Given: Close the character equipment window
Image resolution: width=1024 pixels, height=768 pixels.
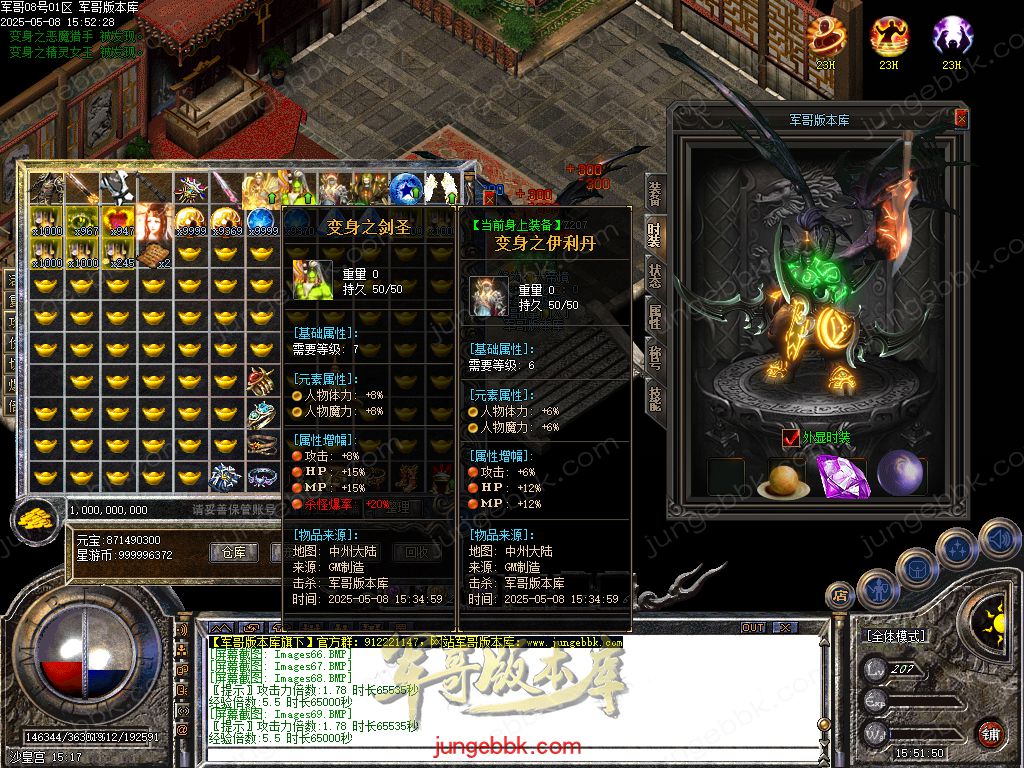Looking at the screenshot, I should [x=961, y=118].
